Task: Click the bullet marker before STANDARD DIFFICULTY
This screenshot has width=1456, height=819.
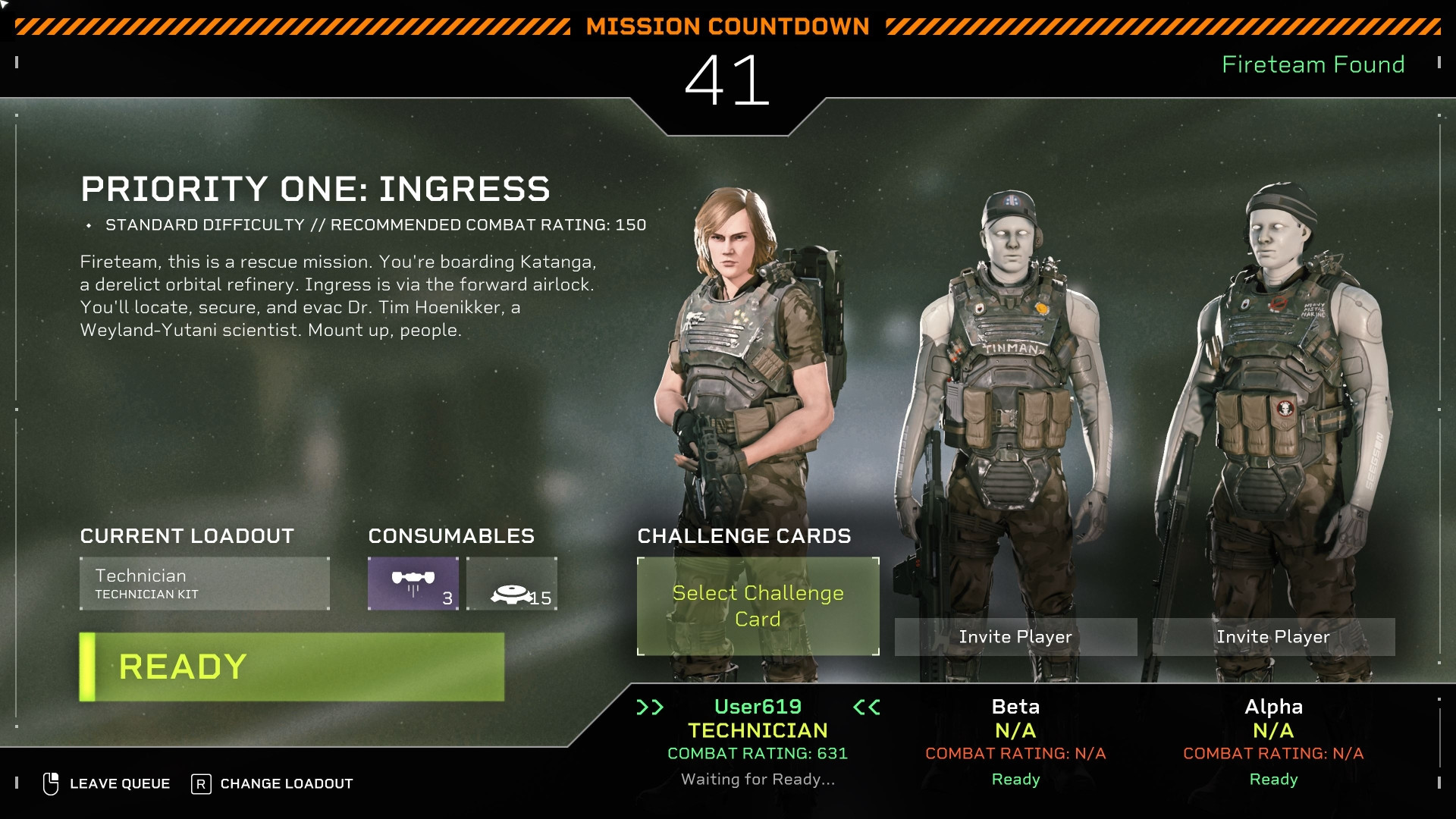Action: (x=90, y=224)
